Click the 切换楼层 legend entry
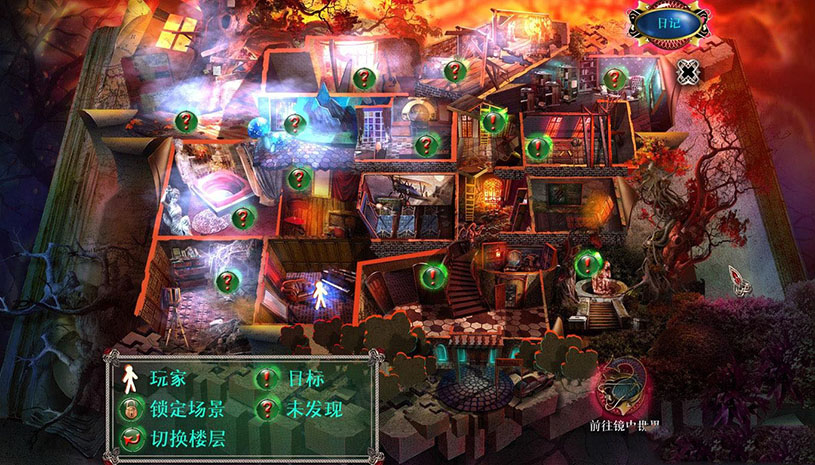 (172, 436)
